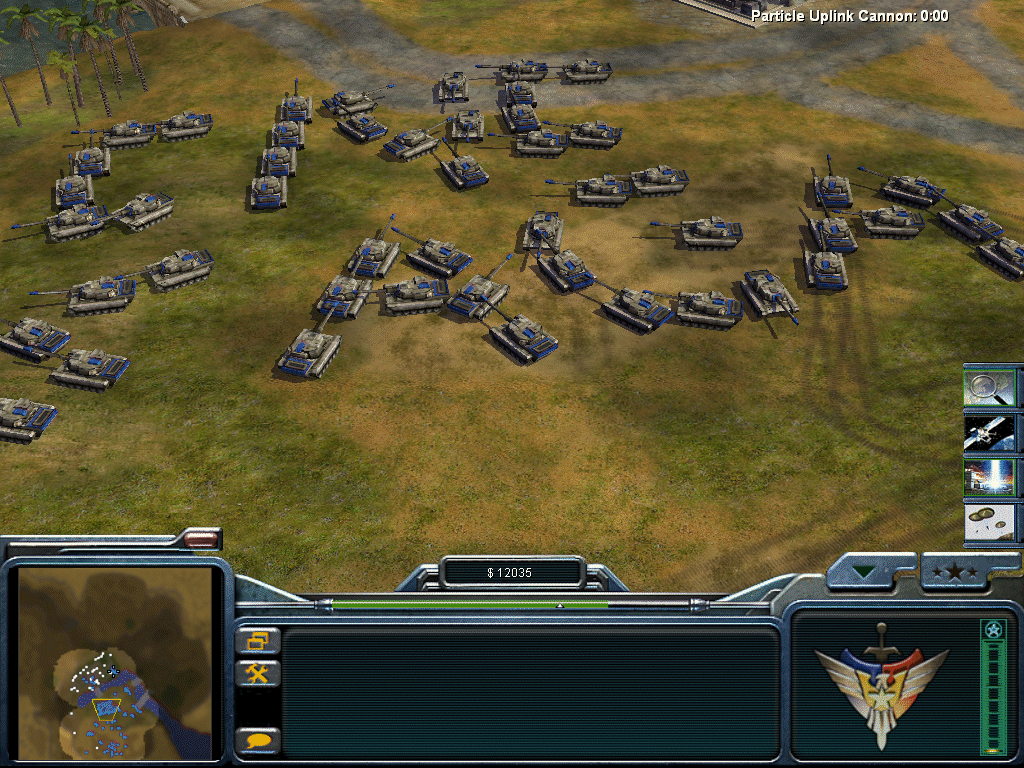Open chat with the speech bubble button
Image resolution: width=1024 pixels, height=768 pixels.
tap(257, 741)
